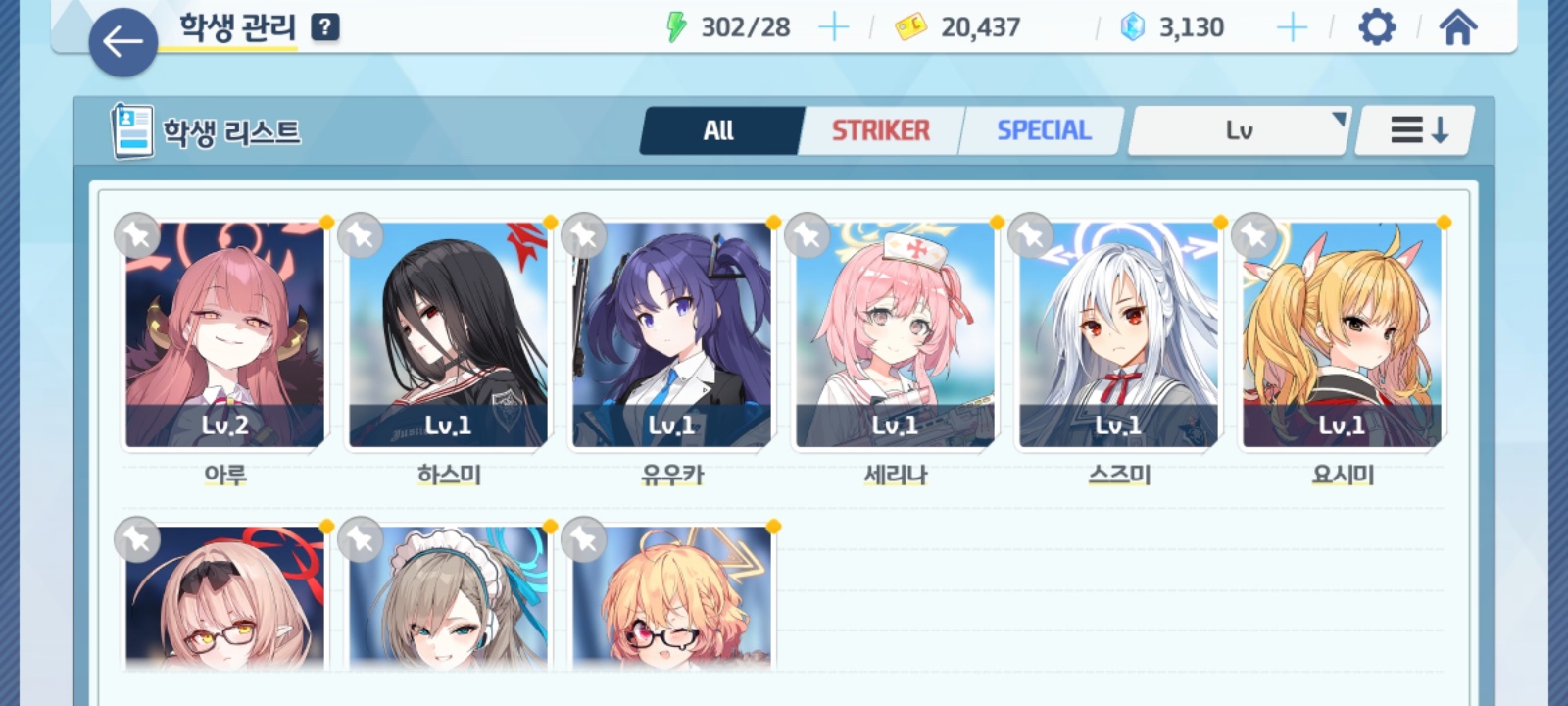Filter by SPECIAL students

tap(1043, 130)
